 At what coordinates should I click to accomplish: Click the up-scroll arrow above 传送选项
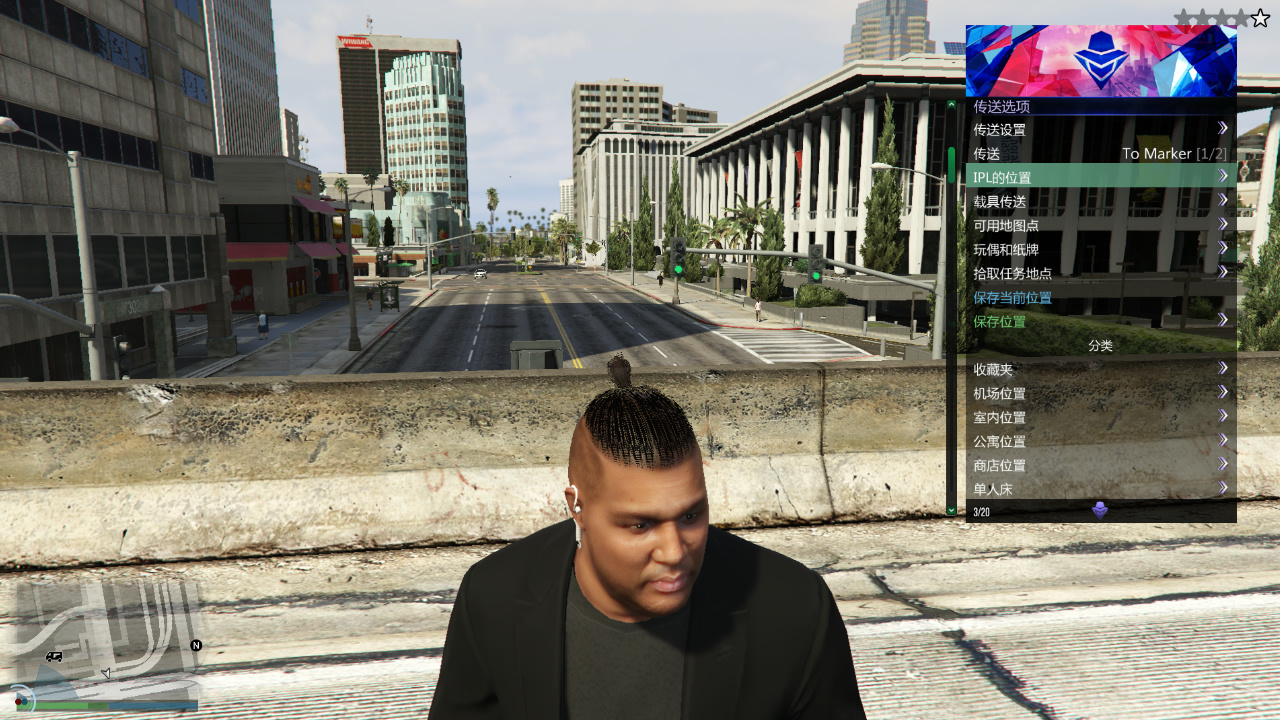click(x=952, y=104)
